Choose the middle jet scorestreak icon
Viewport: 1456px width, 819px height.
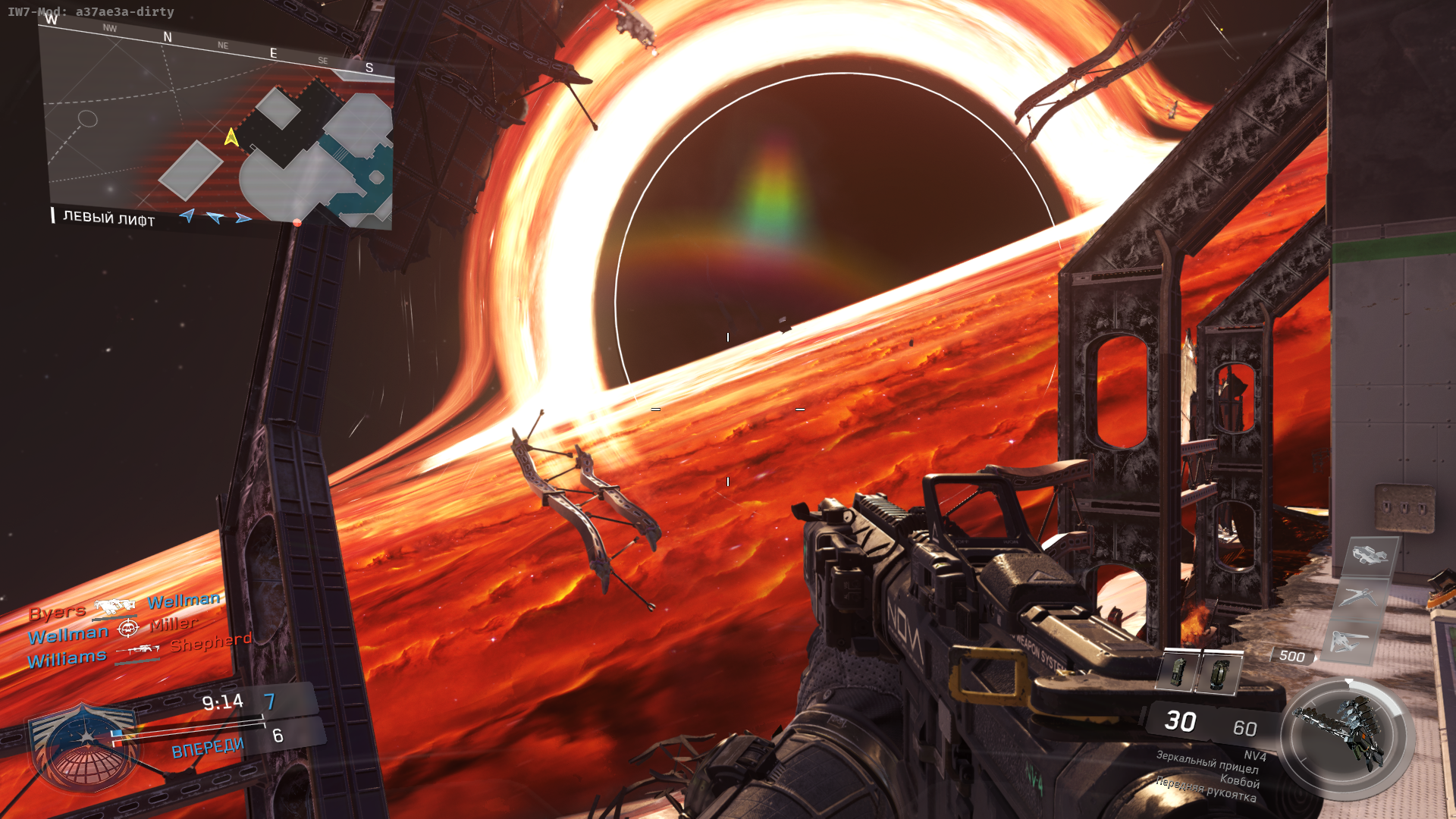pos(1359,596)
